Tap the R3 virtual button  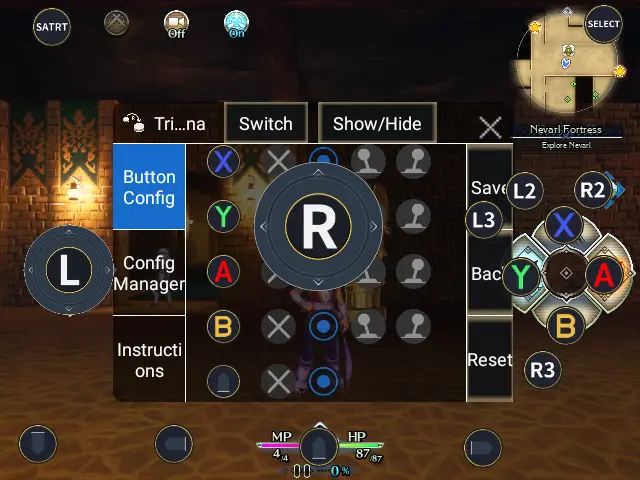(542, 370)
